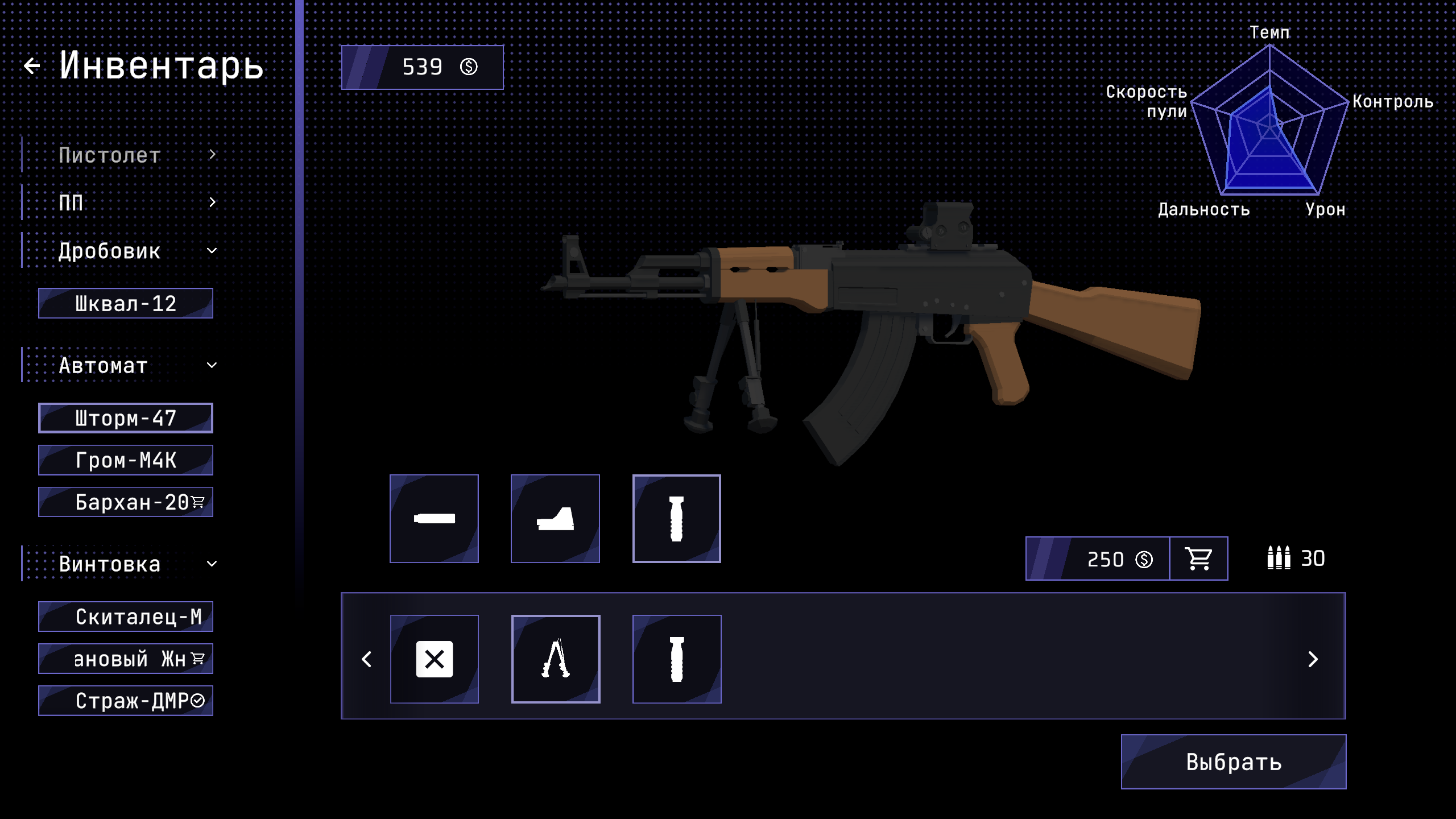Click the cart icon on ановый Жн rifle

tap(198, 657)
